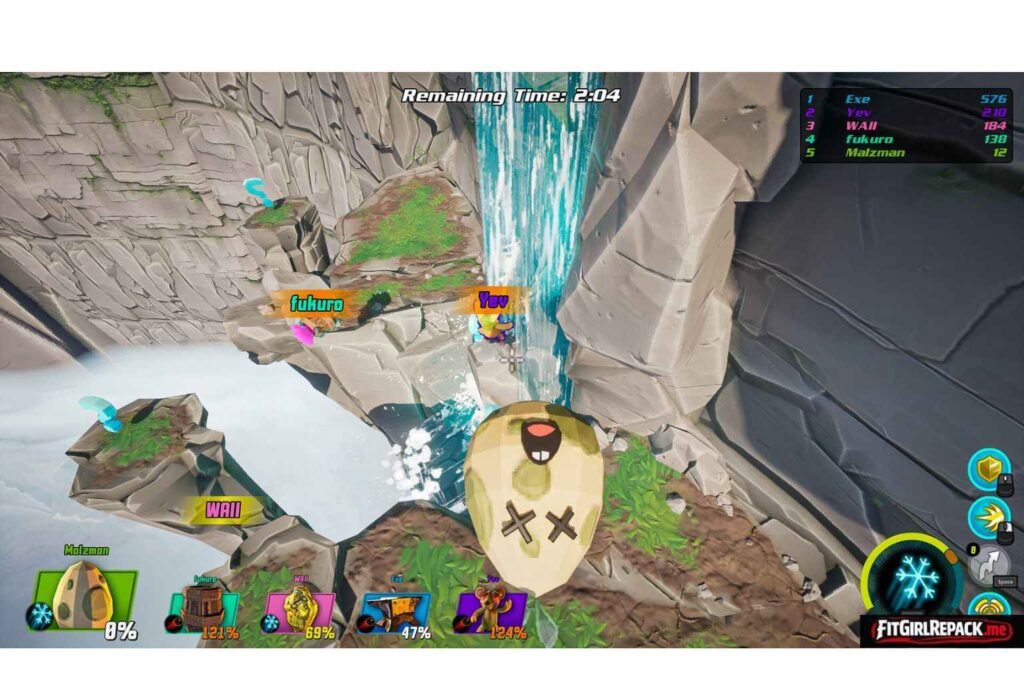Trigger the grey curved-arrow jump ability
Image resolution: width=1024 pixels, height=683 pixels.
[987, 565]
